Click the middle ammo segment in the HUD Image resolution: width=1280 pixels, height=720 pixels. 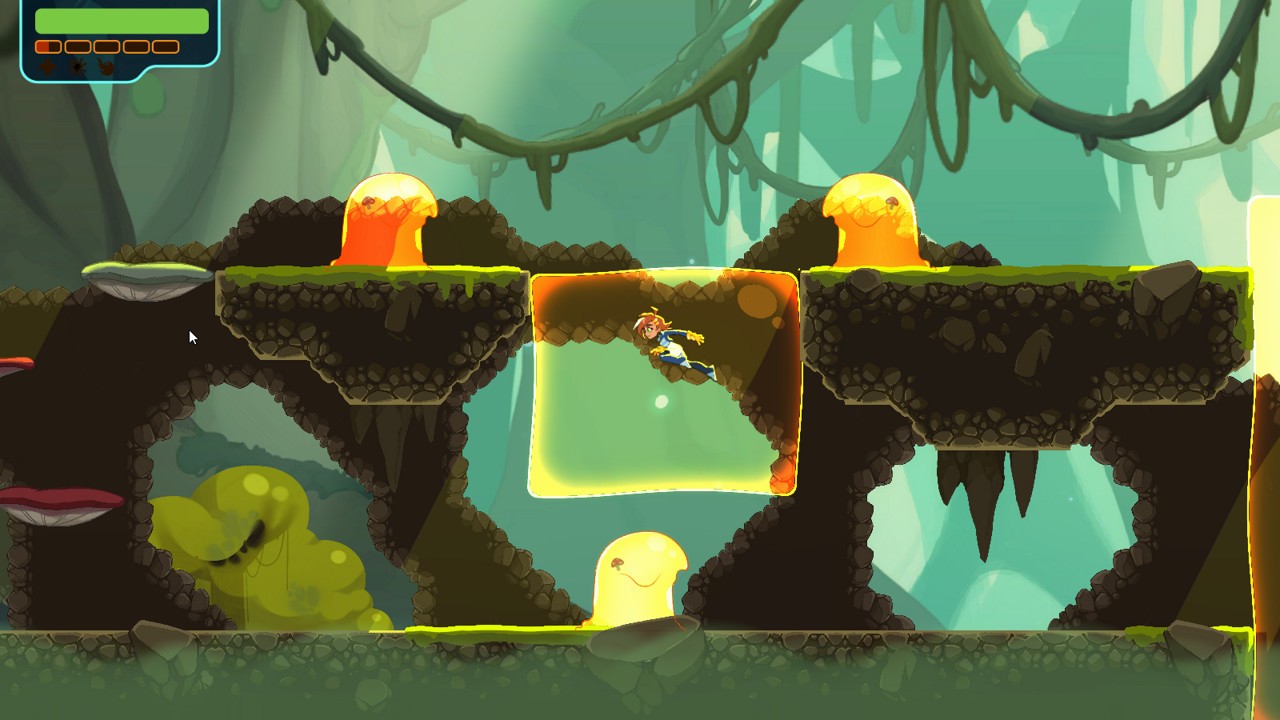pyautogui.click(x=106, y=46)
